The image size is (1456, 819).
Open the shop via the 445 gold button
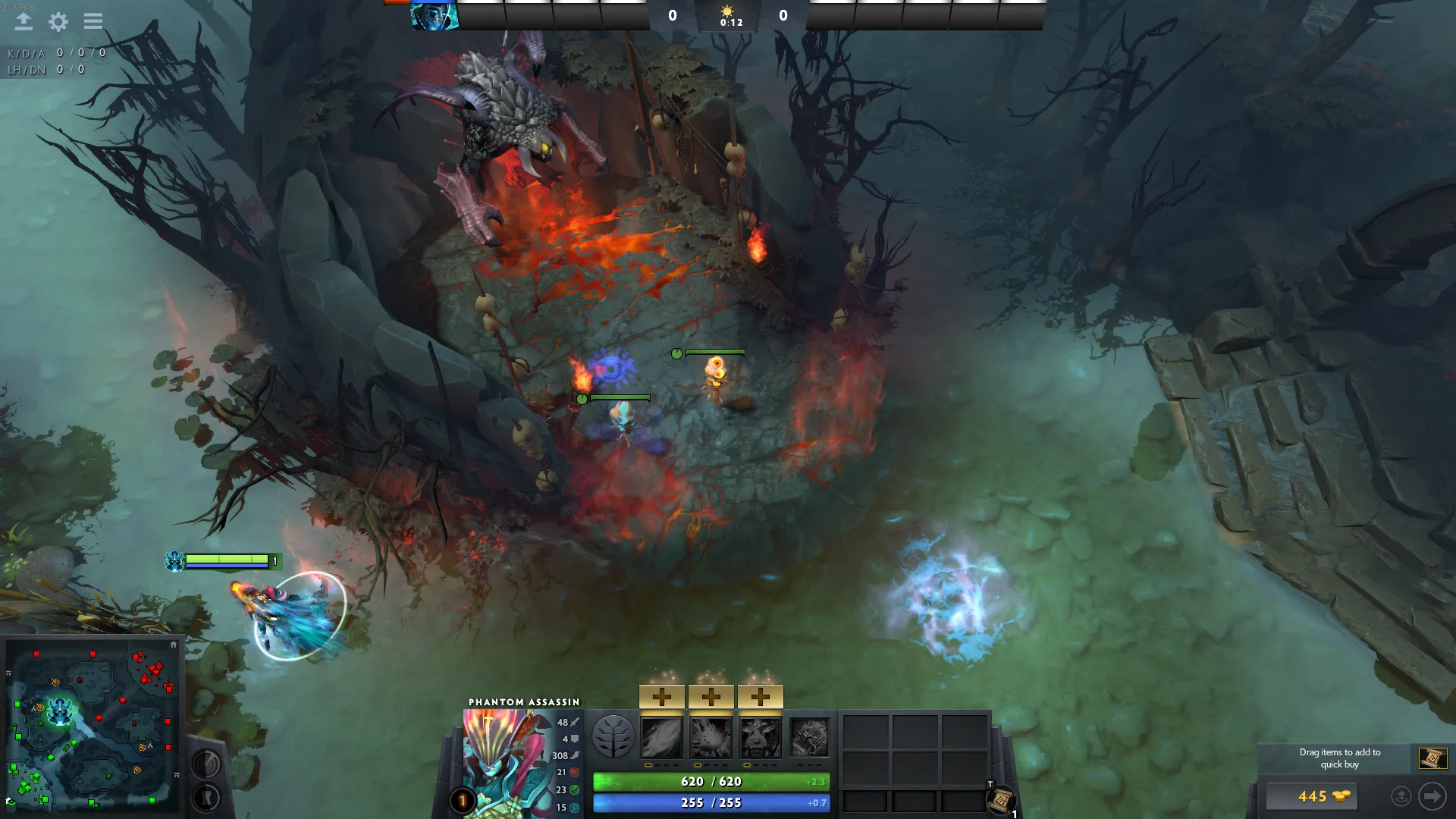pyautogui.click(x=1312, y=796)
